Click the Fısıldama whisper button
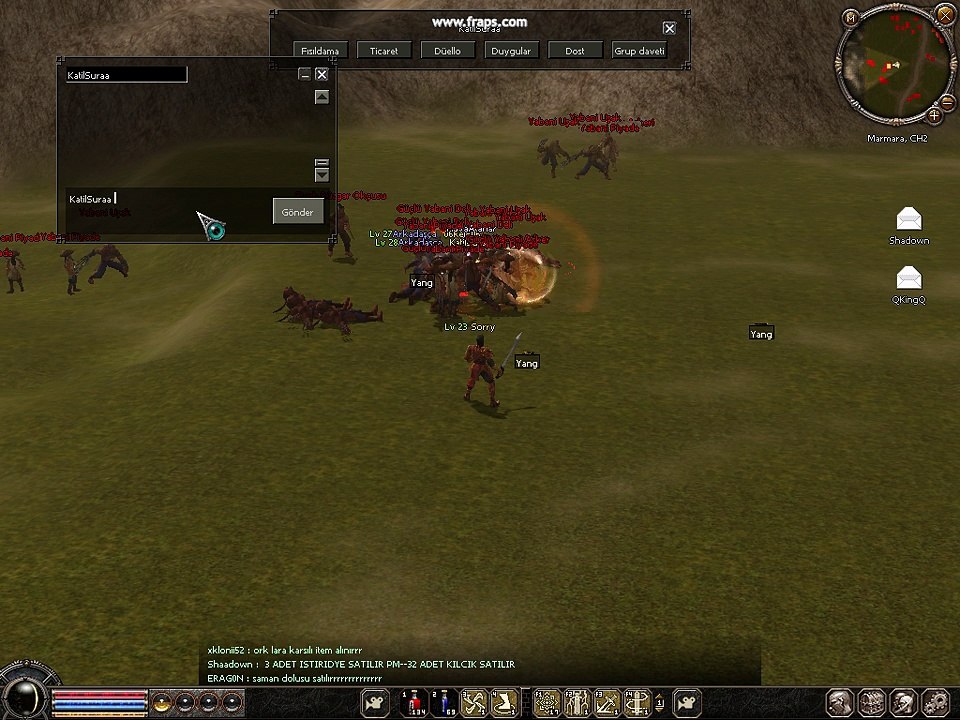Image resolution: width=960 pixels, height=720 pixels. pyautogui.click(x=320, y=50)
